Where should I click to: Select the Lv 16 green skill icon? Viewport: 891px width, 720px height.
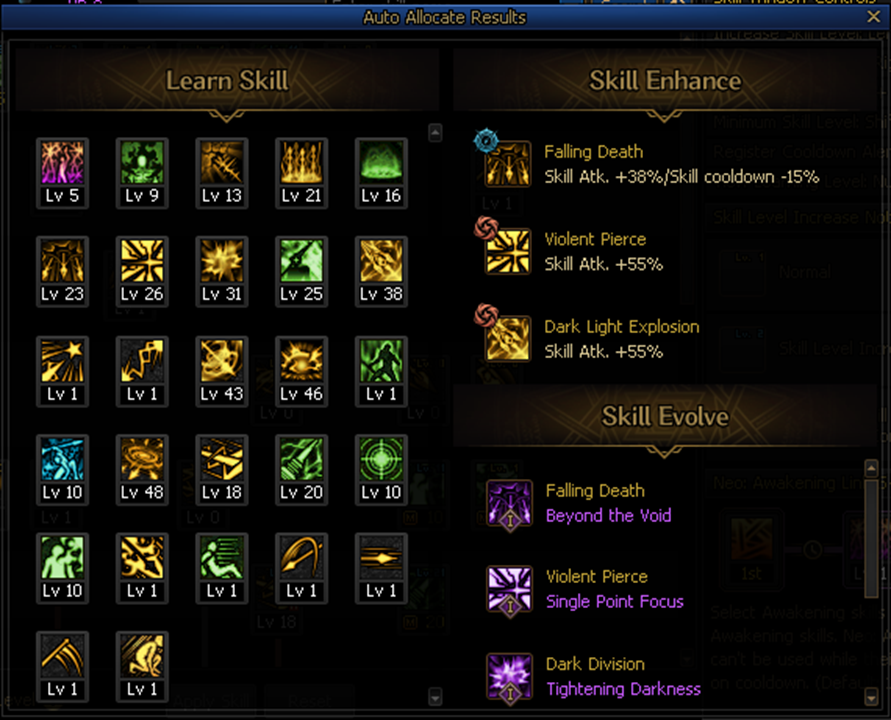381,163
